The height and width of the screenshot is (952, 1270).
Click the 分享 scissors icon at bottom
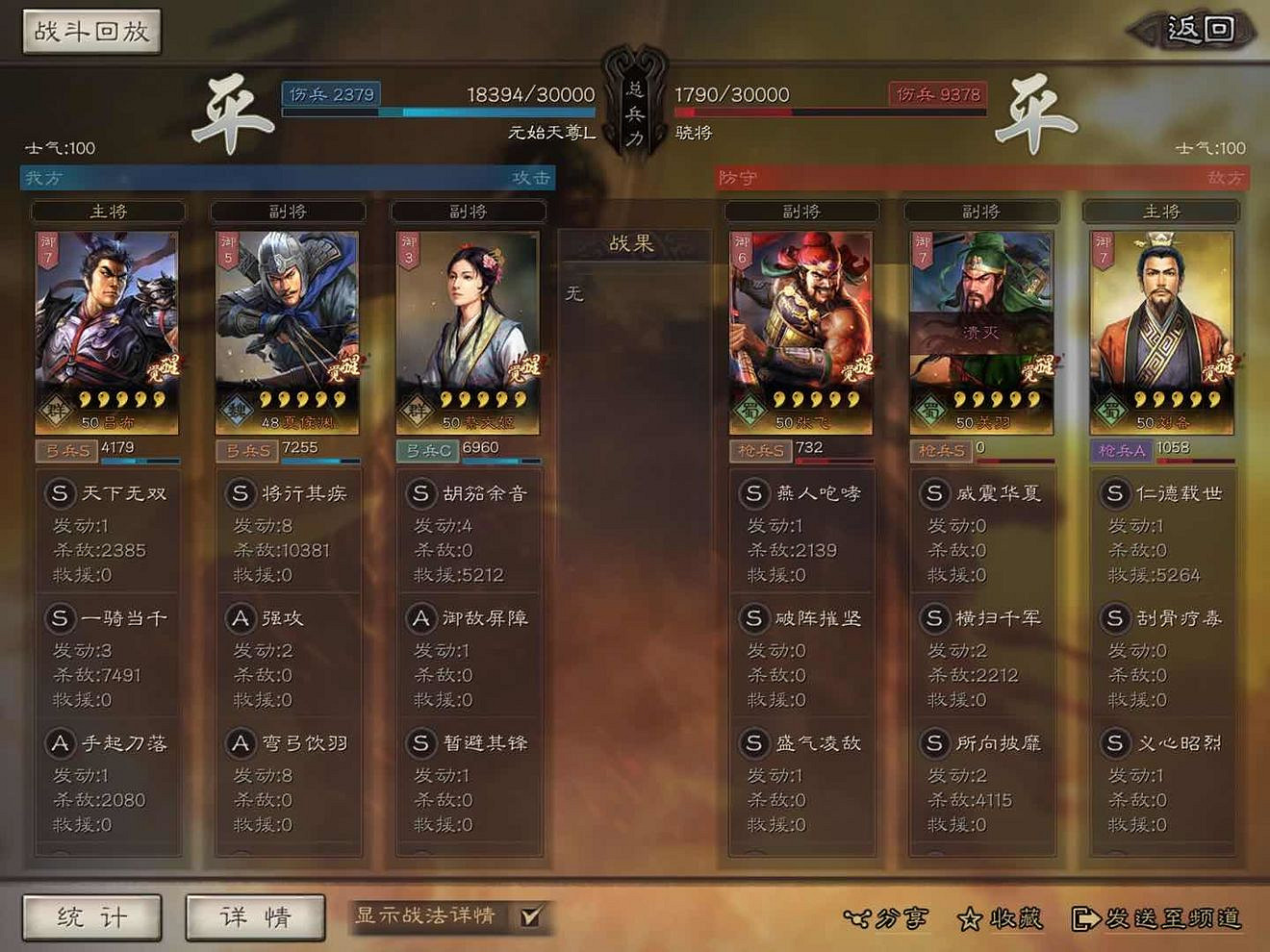tap(859, 918)
